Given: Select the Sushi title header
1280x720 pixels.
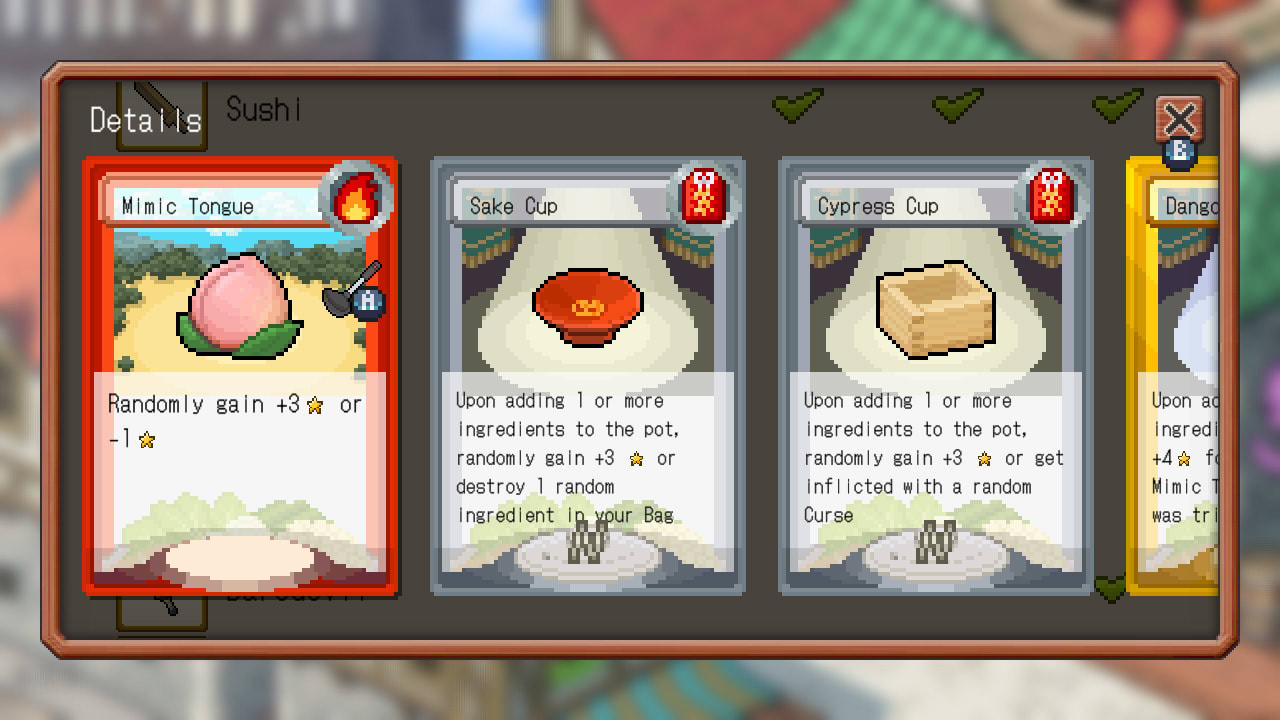Looking at the screenshot, I should (262, 110).
